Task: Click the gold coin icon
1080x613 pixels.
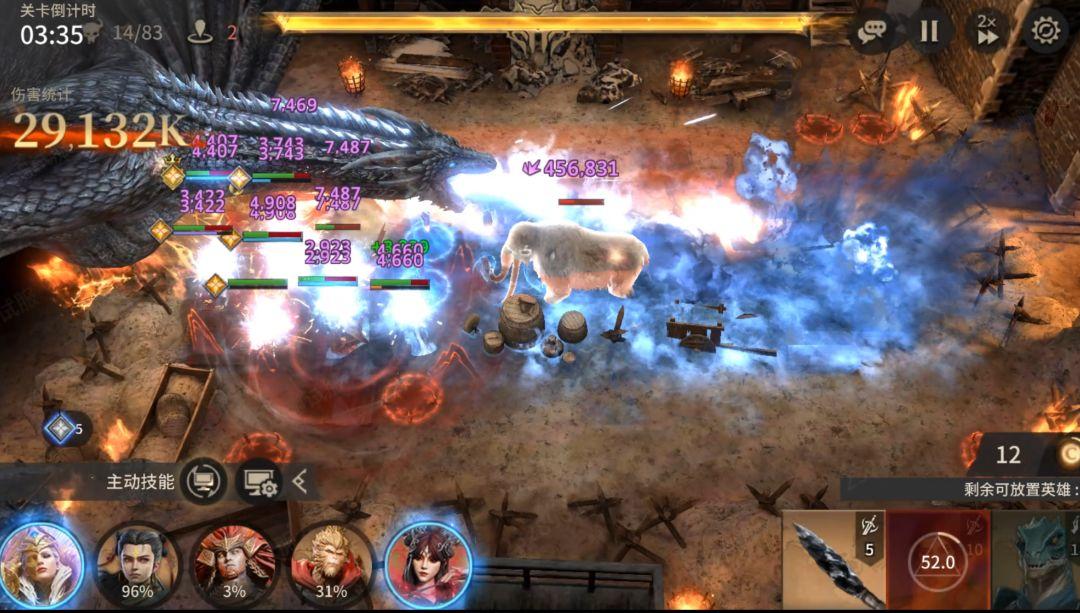Action: pos(1066,455)
